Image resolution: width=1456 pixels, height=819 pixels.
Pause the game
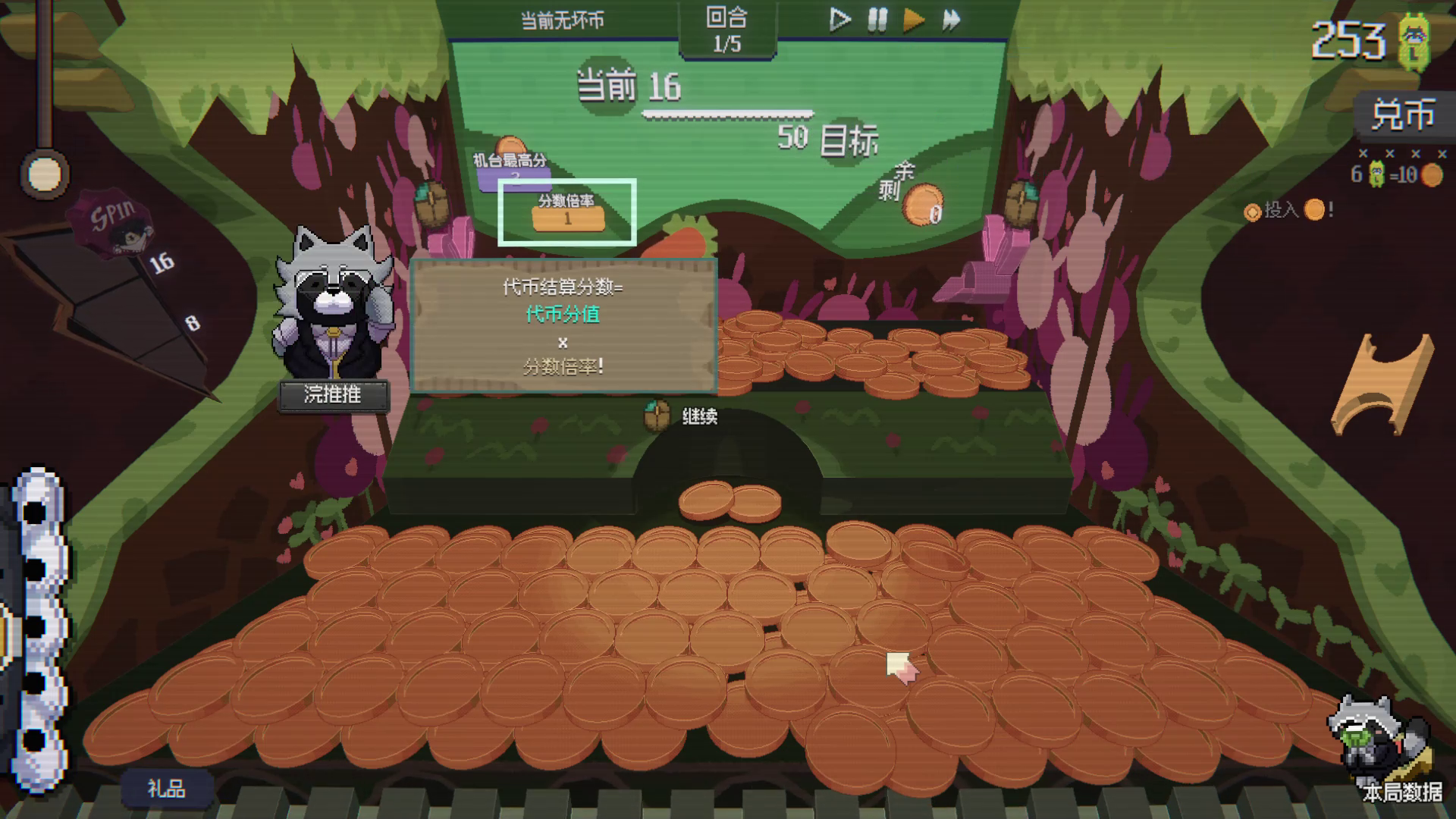[877, 20]
